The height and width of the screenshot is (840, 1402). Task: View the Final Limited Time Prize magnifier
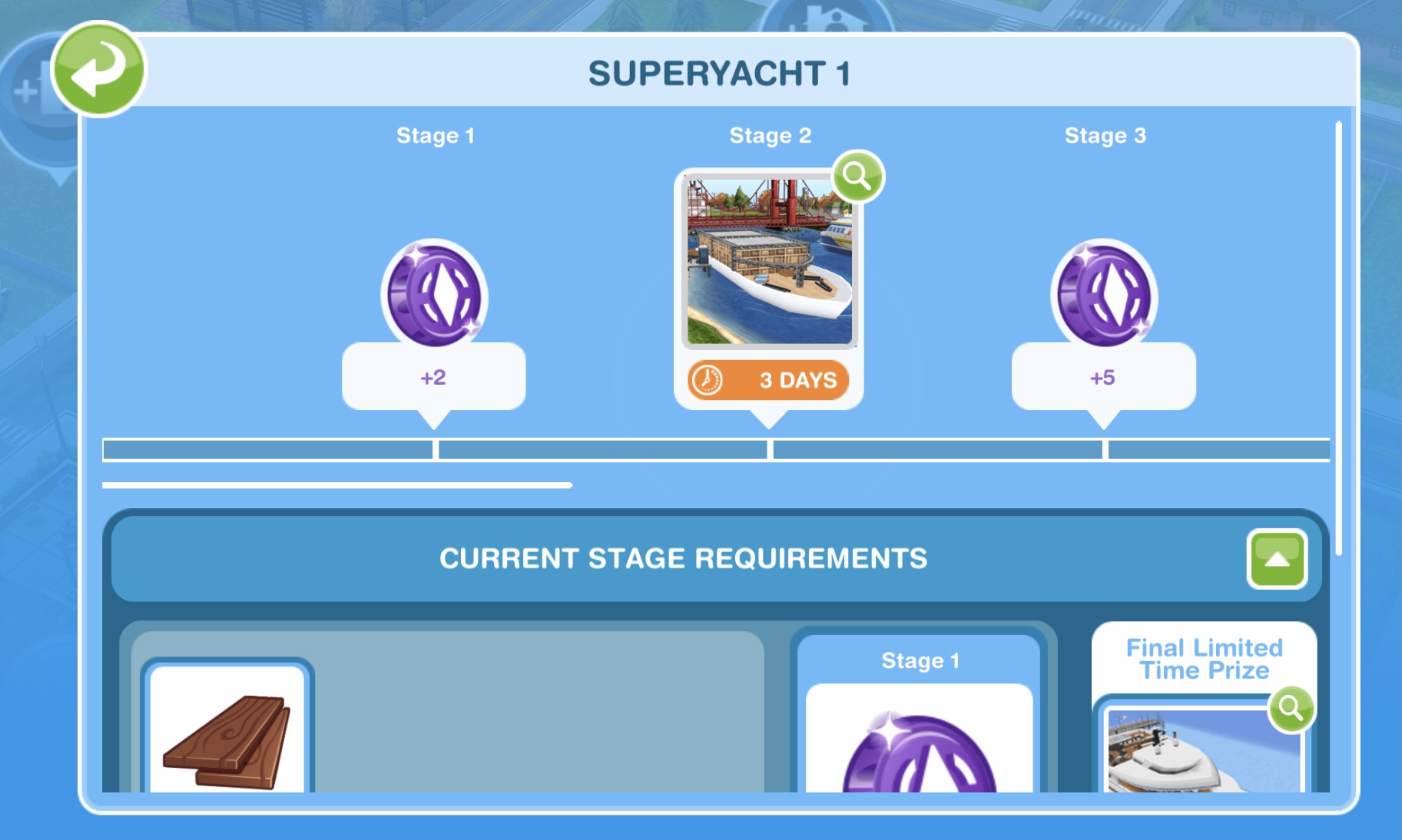1291,709
